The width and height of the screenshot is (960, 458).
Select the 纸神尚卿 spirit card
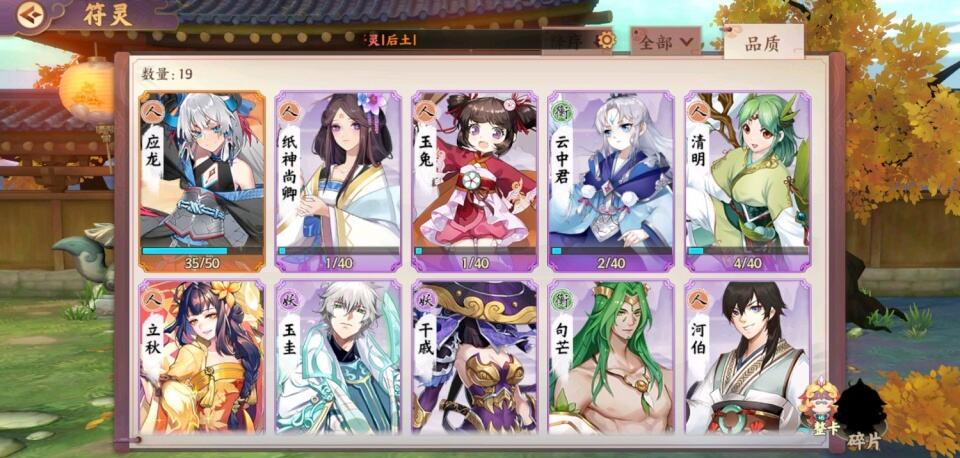click(338, 181)
